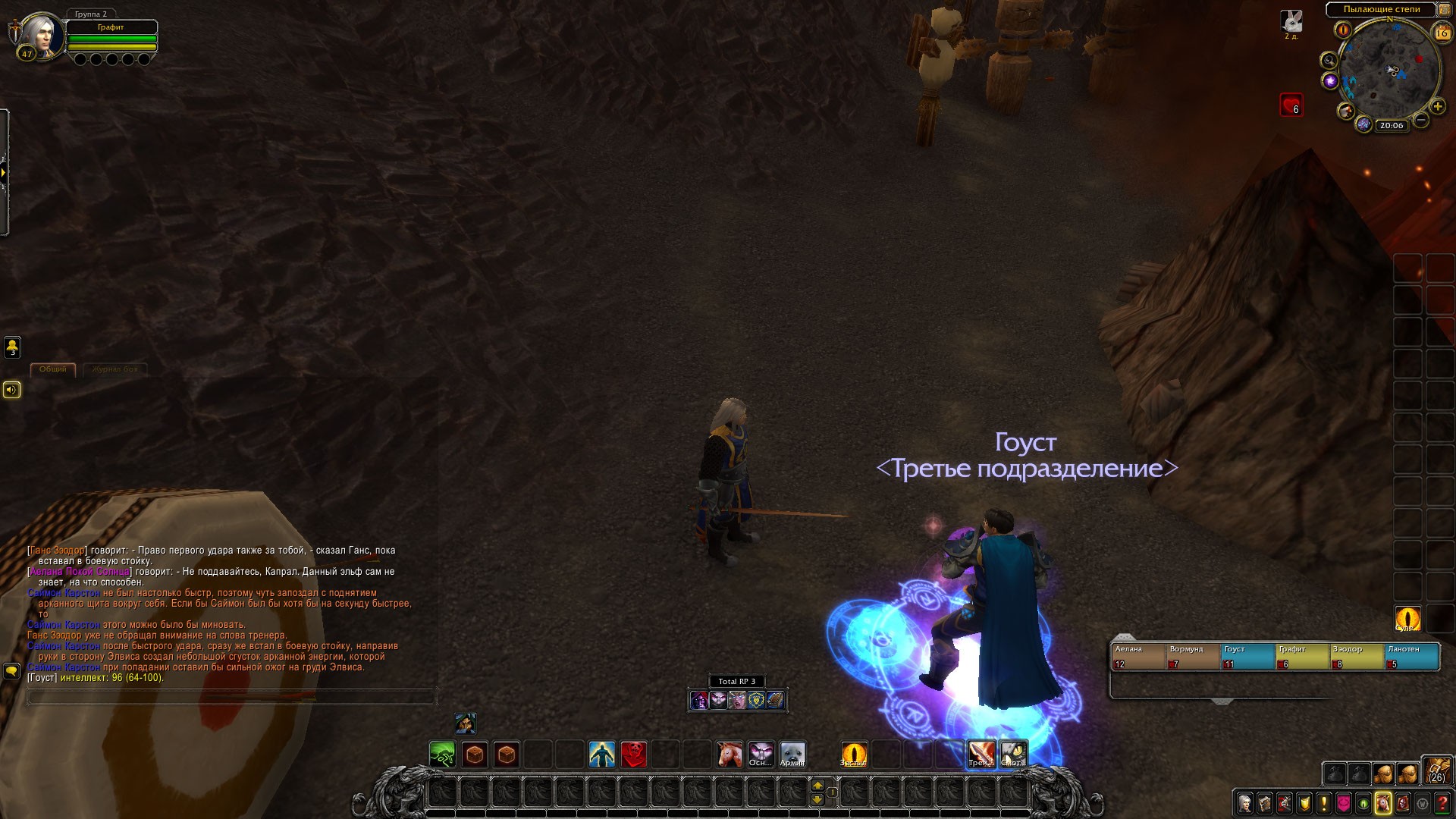
Task: Open the main backpack showing 26
Action: (x=1436, y=770)
